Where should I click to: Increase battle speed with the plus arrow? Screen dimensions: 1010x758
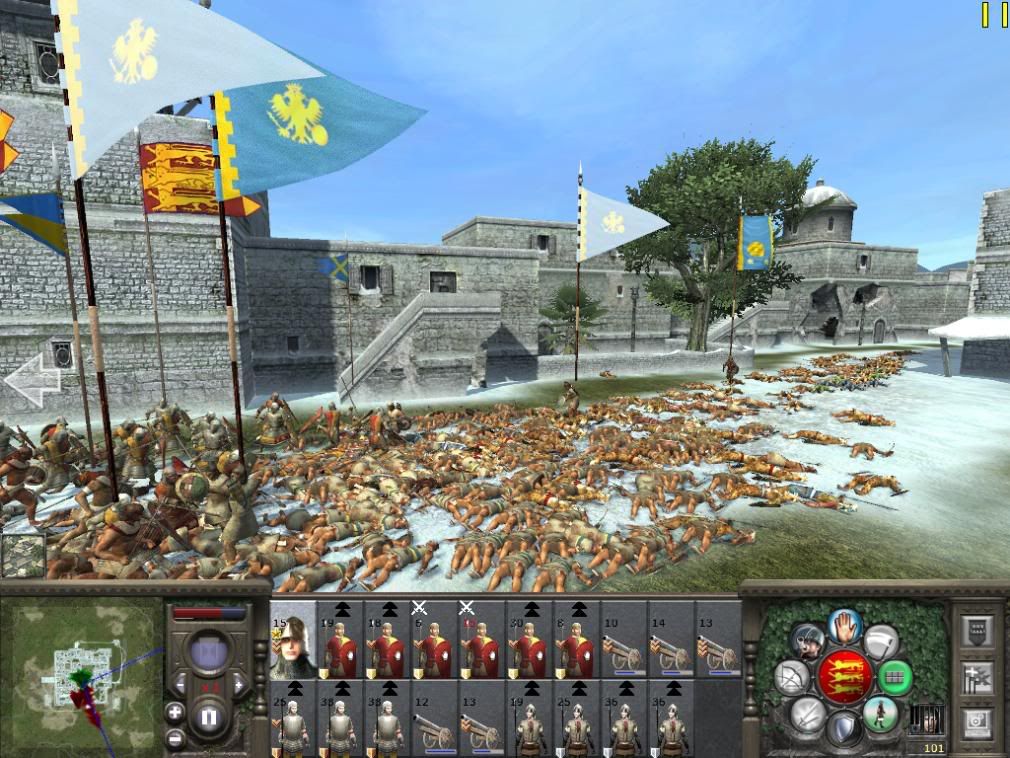240,686
